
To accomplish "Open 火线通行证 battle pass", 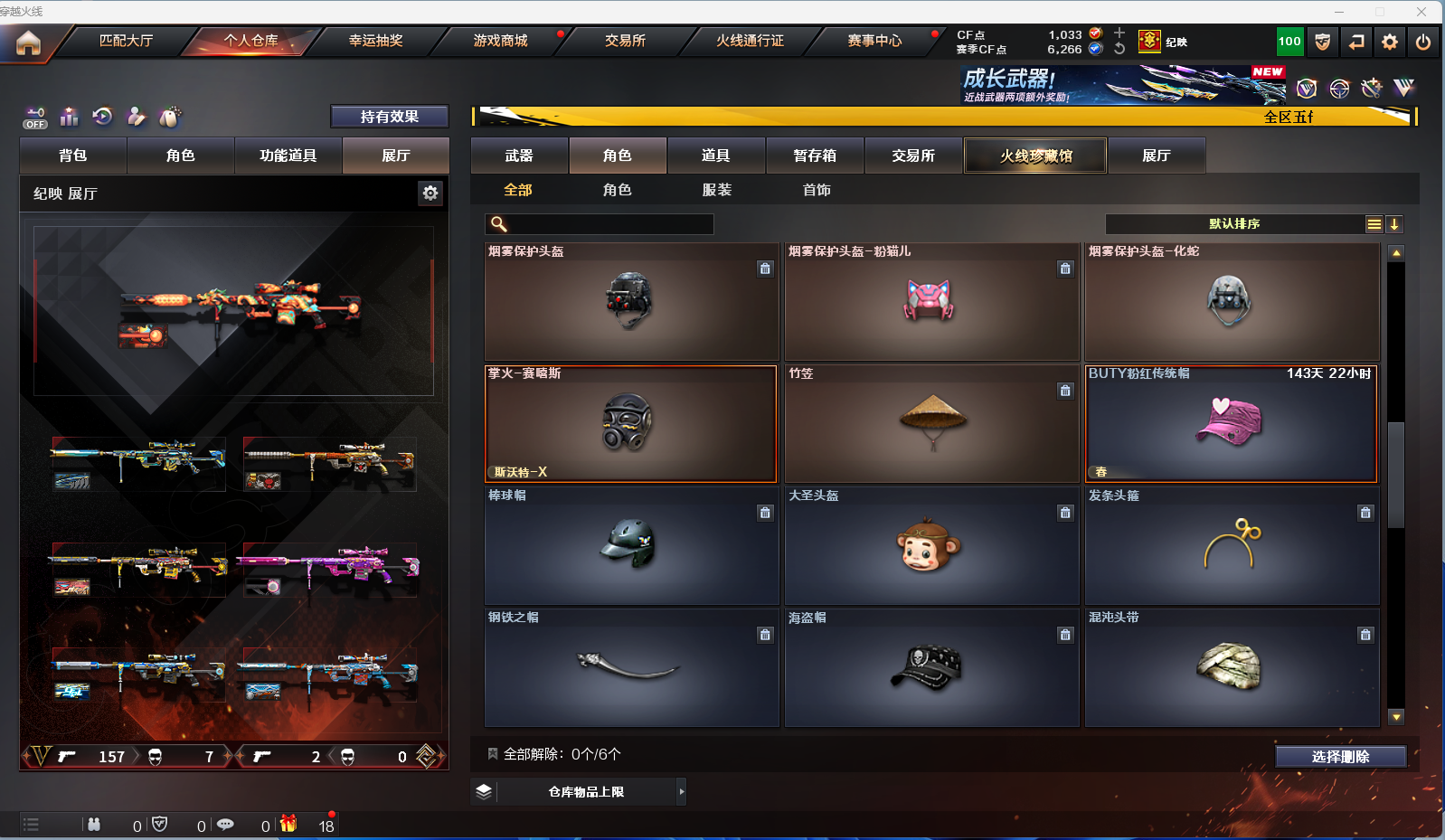I will pyautogui.click(x=750, y=41).
